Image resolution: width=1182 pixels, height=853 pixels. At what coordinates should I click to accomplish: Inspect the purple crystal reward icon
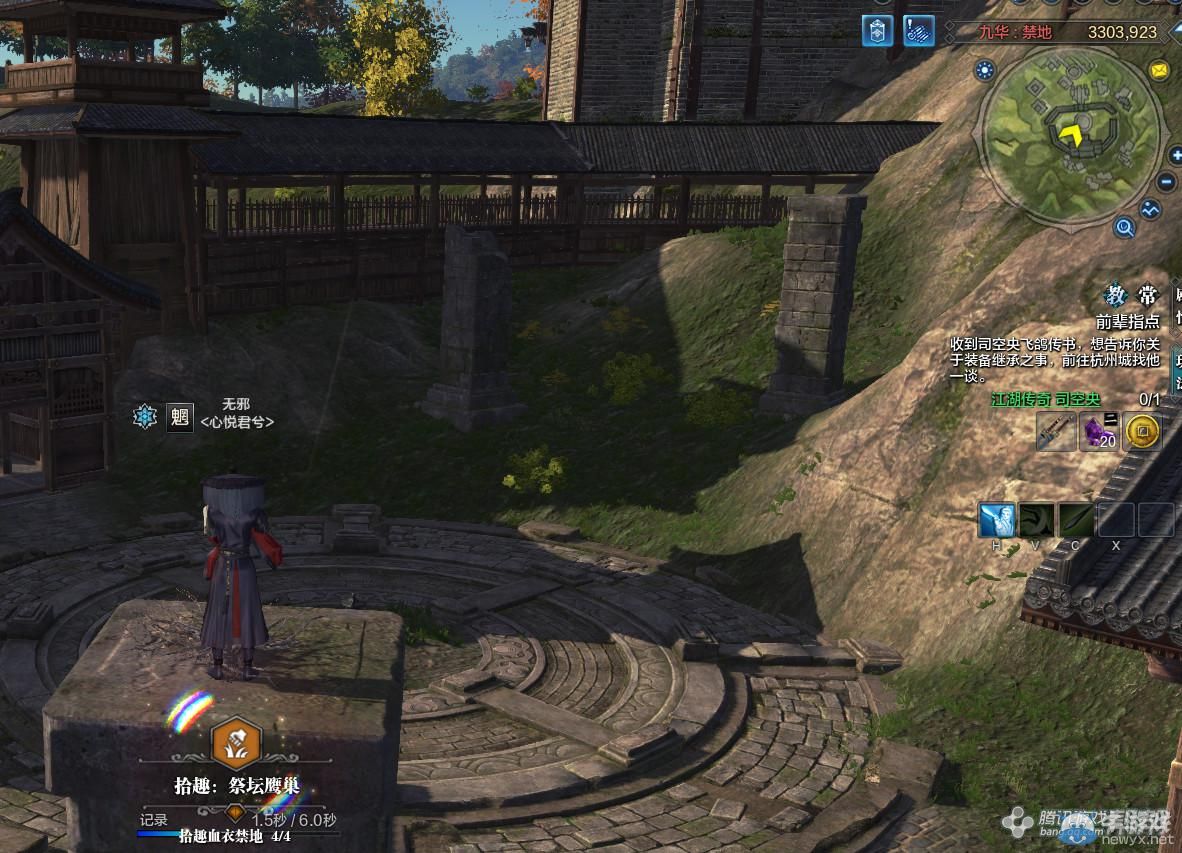tap(1100, 432)
